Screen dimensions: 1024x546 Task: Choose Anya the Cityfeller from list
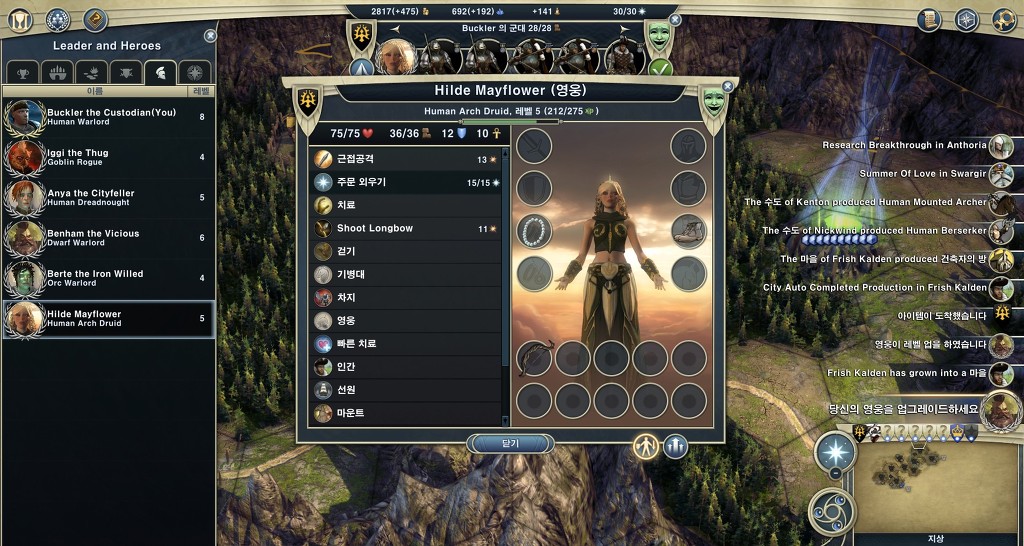(108, 198)
